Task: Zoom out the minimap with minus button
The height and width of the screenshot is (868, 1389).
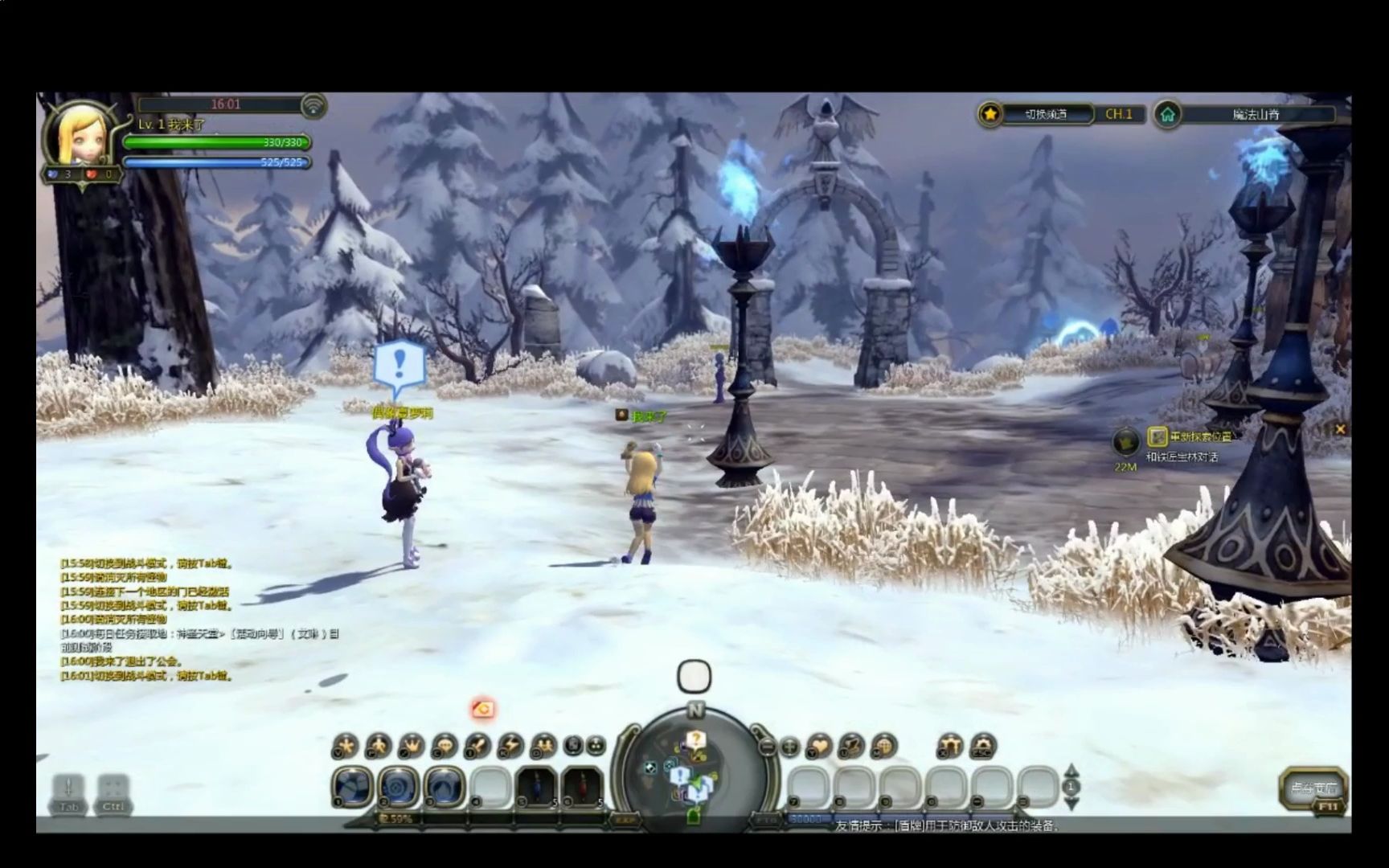Action: (767, 747)
